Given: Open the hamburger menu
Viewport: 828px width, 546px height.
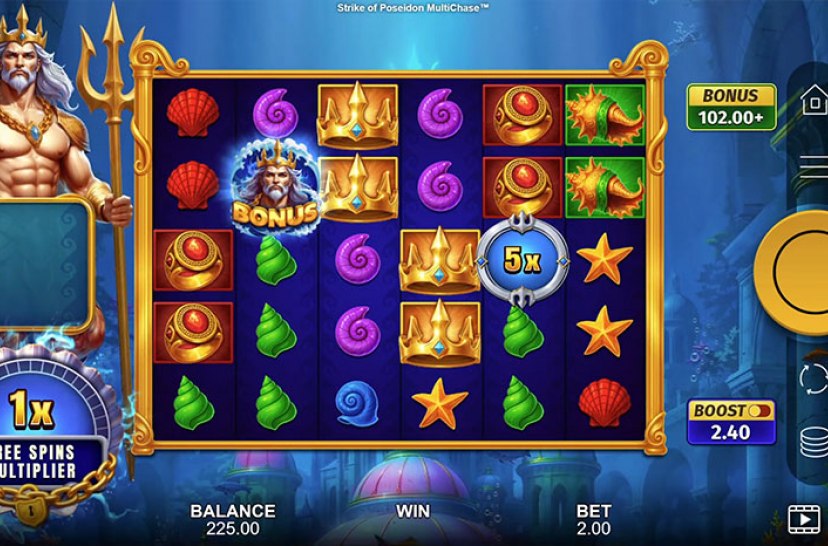Looking at the screenshot, I should (814, 167).
